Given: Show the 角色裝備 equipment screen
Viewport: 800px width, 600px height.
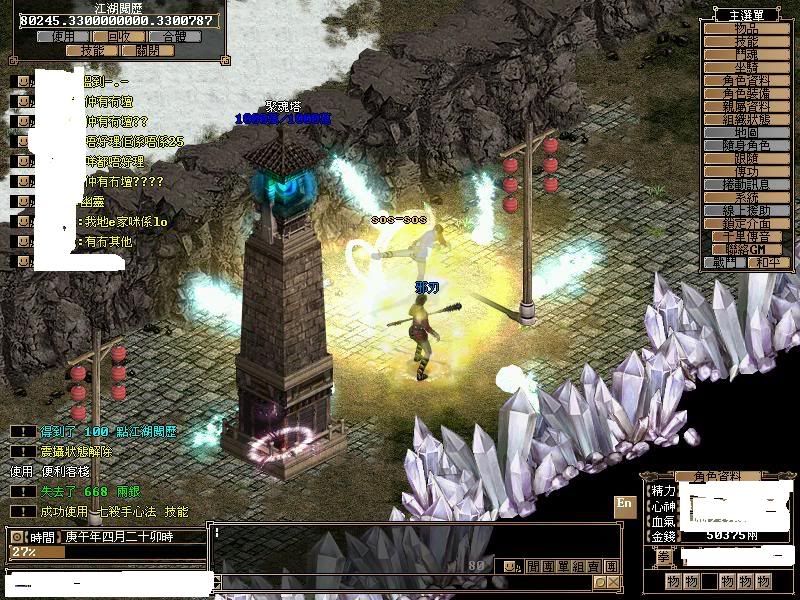Looking at the screenshot, I should point(747,93).
